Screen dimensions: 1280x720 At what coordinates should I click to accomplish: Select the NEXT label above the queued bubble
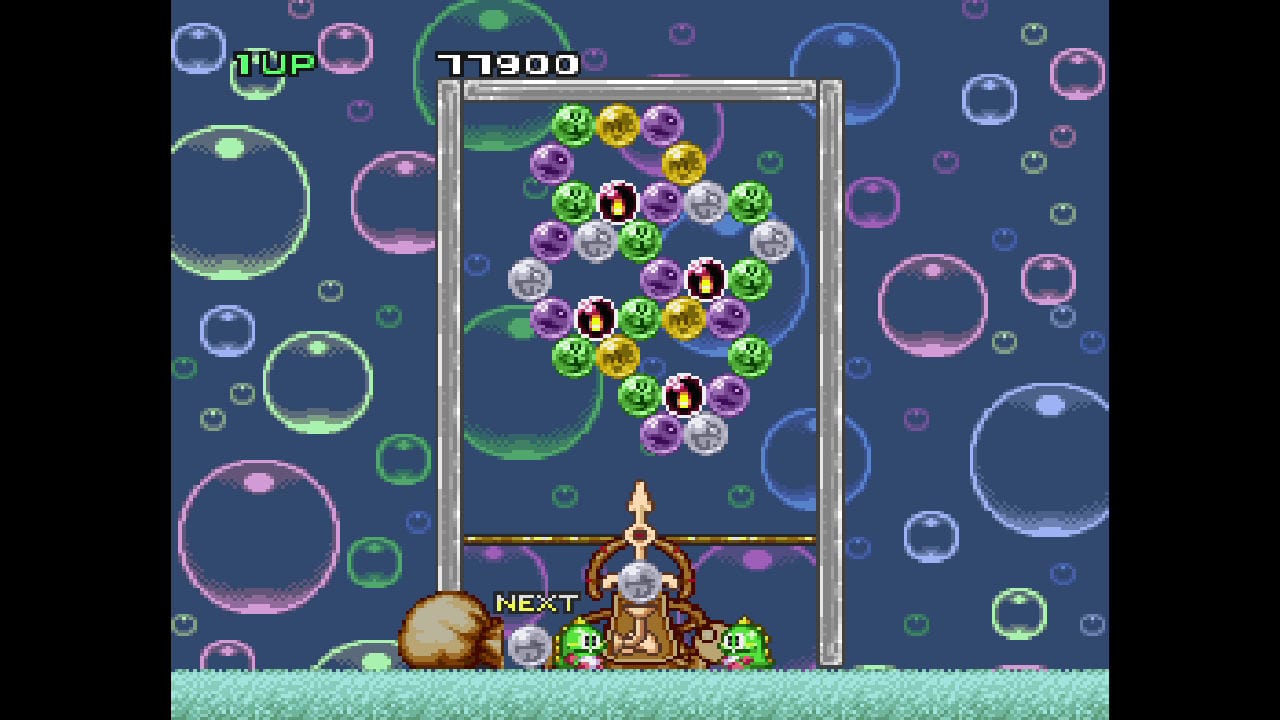537,603
